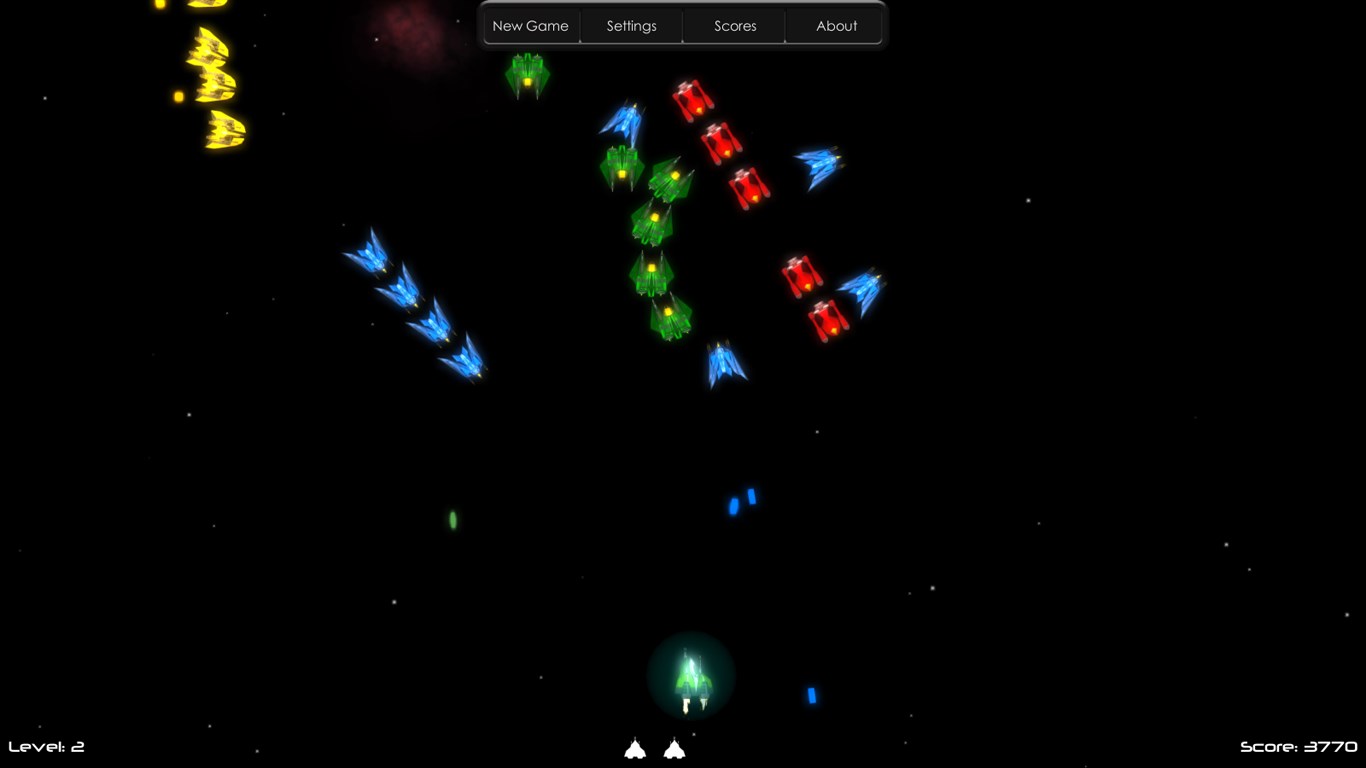This screenshot has width=1366, height=768.
Task: Show the About information
Action: coord(836,26)
